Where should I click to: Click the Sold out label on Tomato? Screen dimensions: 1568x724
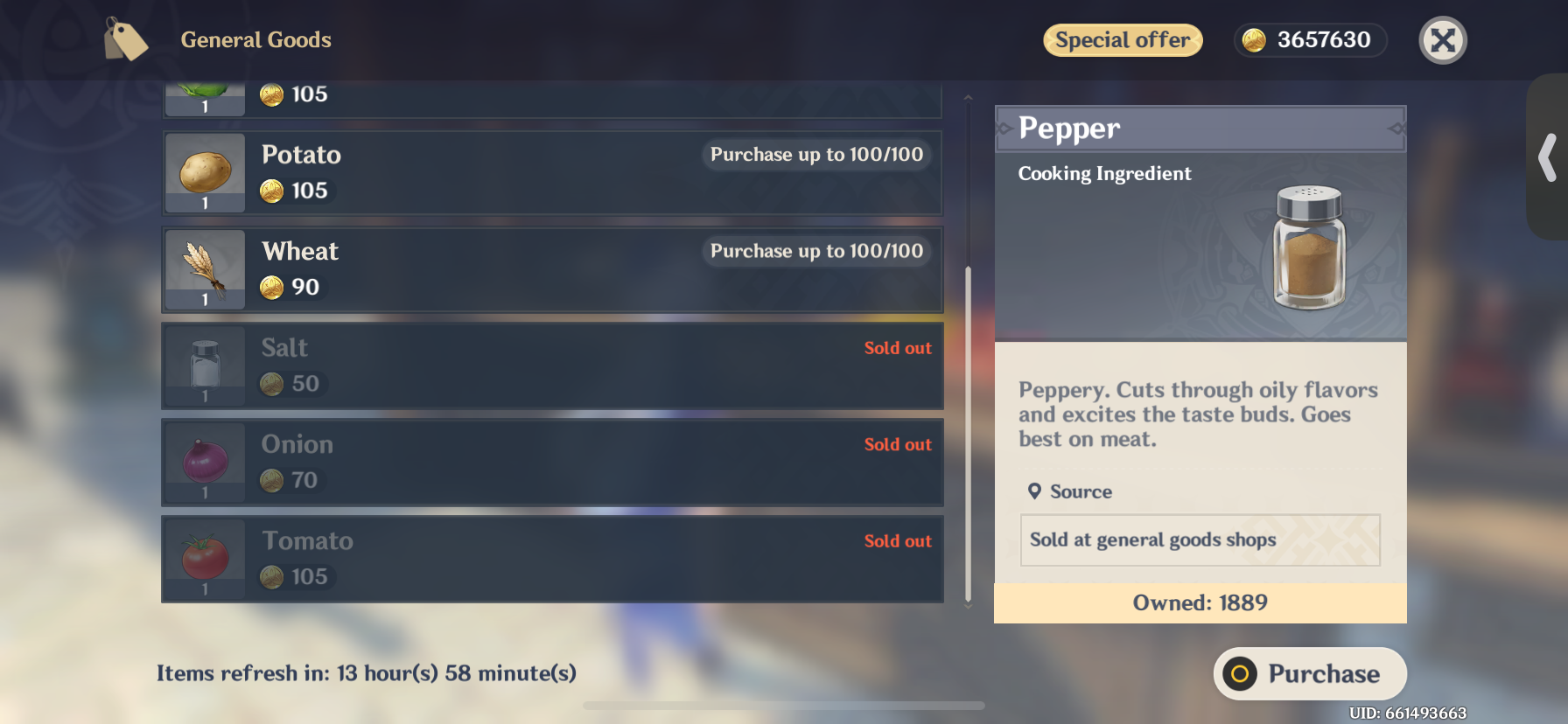click(898, 540)
